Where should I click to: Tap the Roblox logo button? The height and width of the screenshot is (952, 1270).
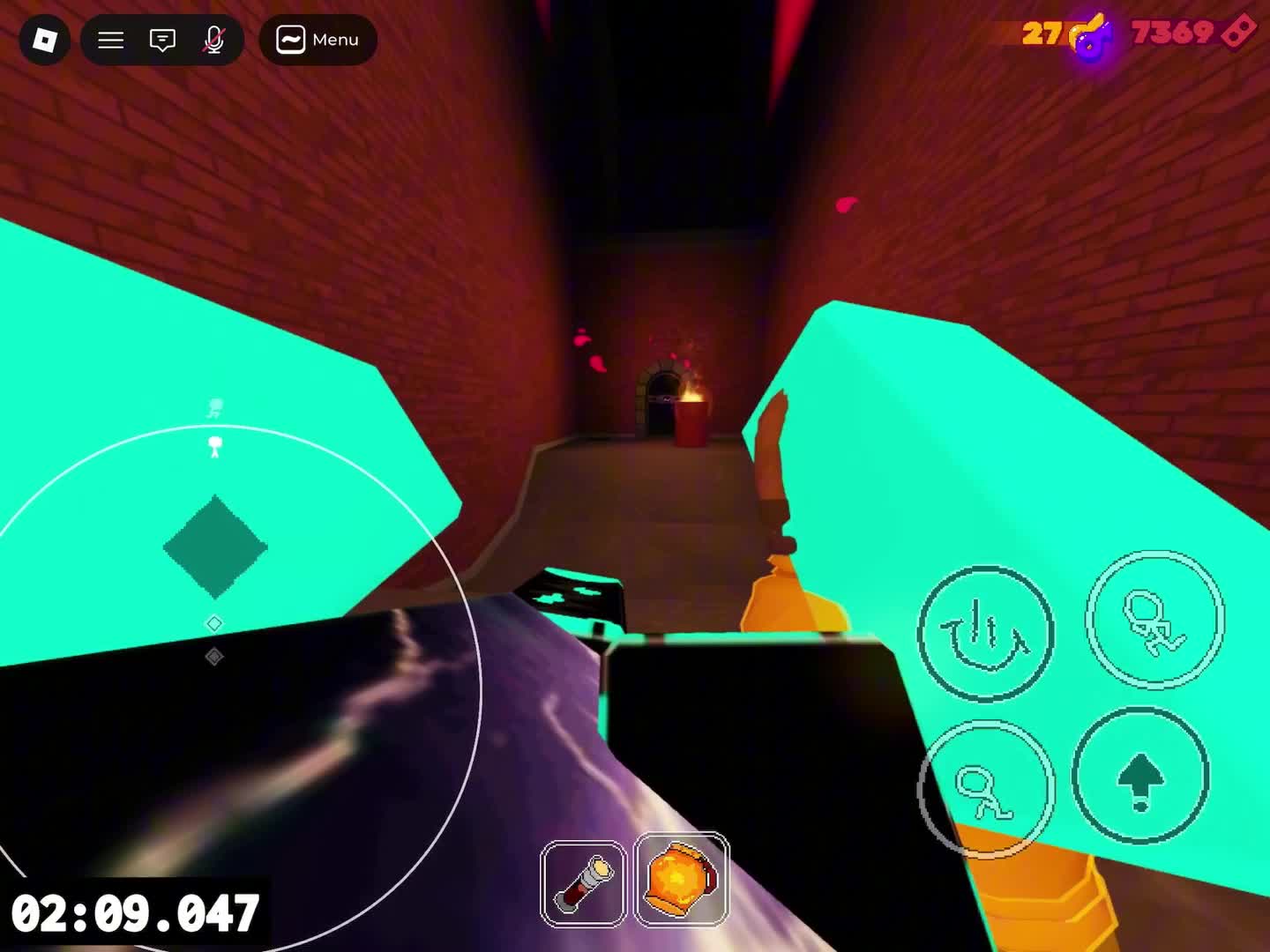point(46,40)
